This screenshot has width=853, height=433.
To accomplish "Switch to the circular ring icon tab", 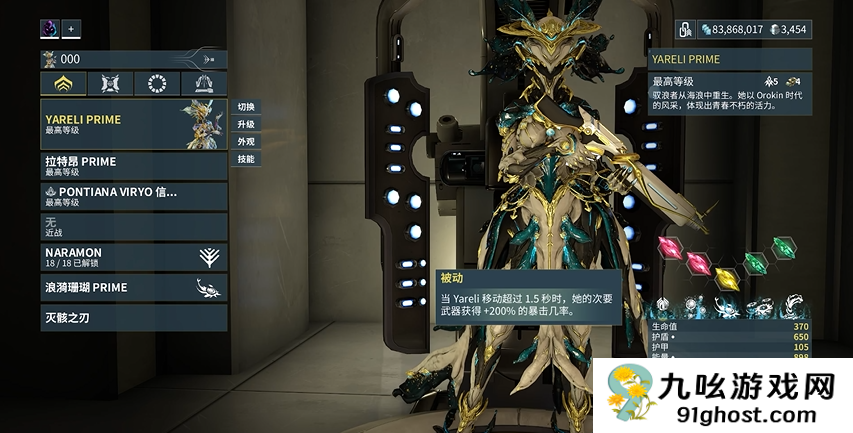I will pyautogui.click(x=157, y=84).
